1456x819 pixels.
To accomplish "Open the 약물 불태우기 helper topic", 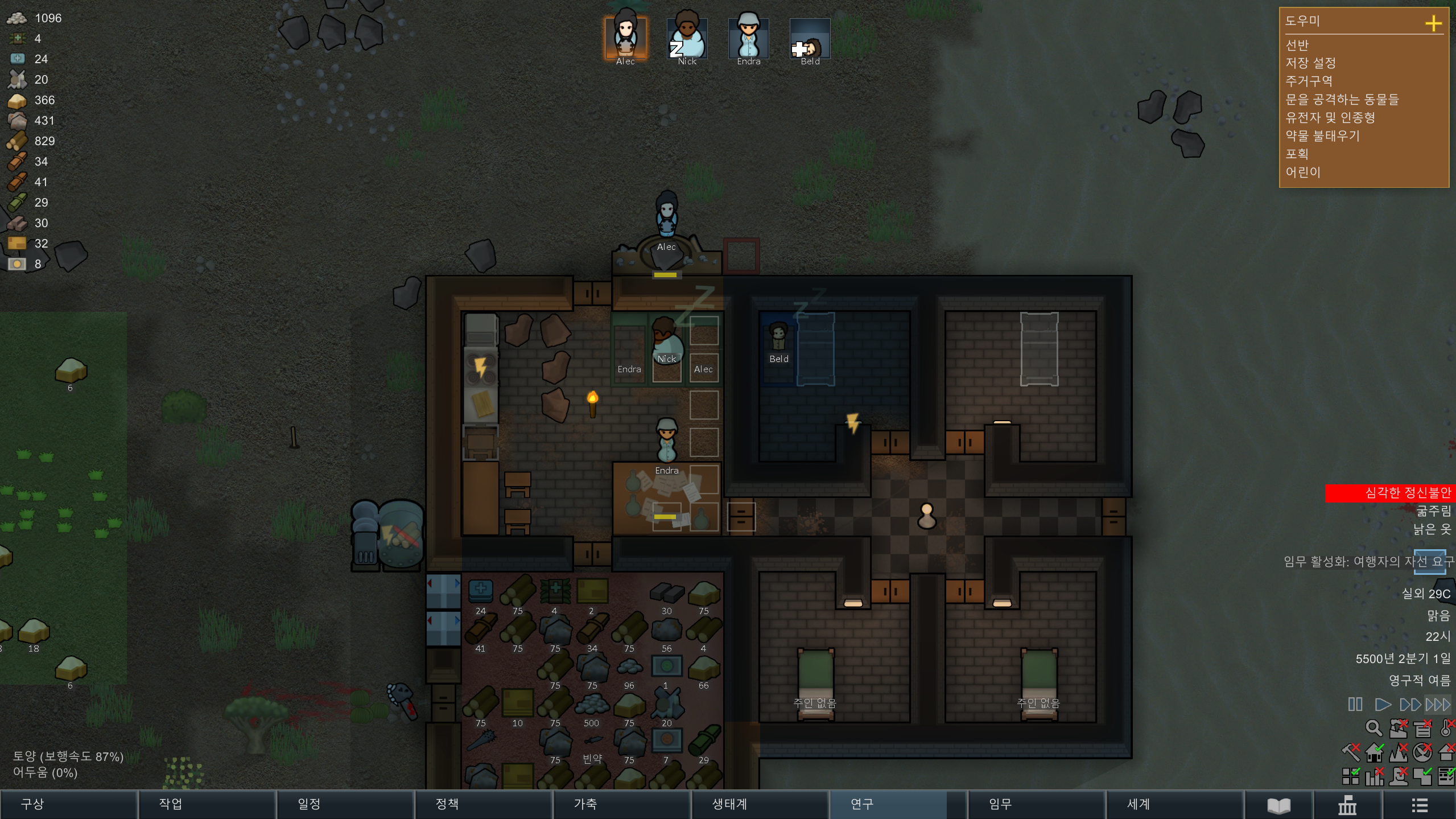I will [1322, 136].
